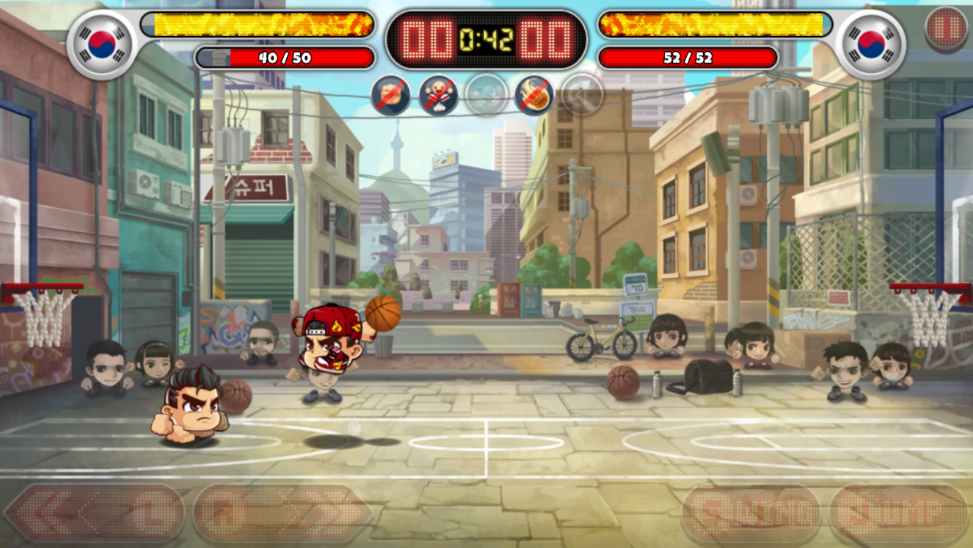Pause the match with the red pause button
973x548 pixels.
pyautogui.click(x=945, y=29)
